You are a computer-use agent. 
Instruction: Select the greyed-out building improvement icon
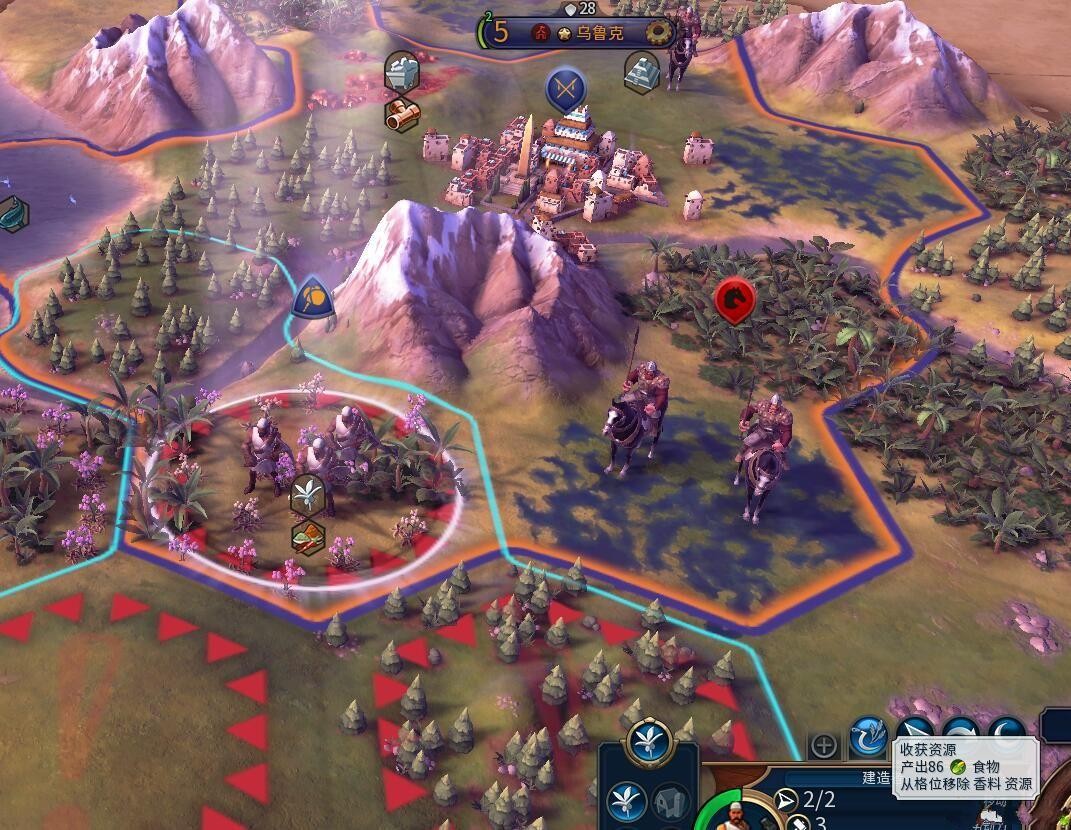coord(669,801)
